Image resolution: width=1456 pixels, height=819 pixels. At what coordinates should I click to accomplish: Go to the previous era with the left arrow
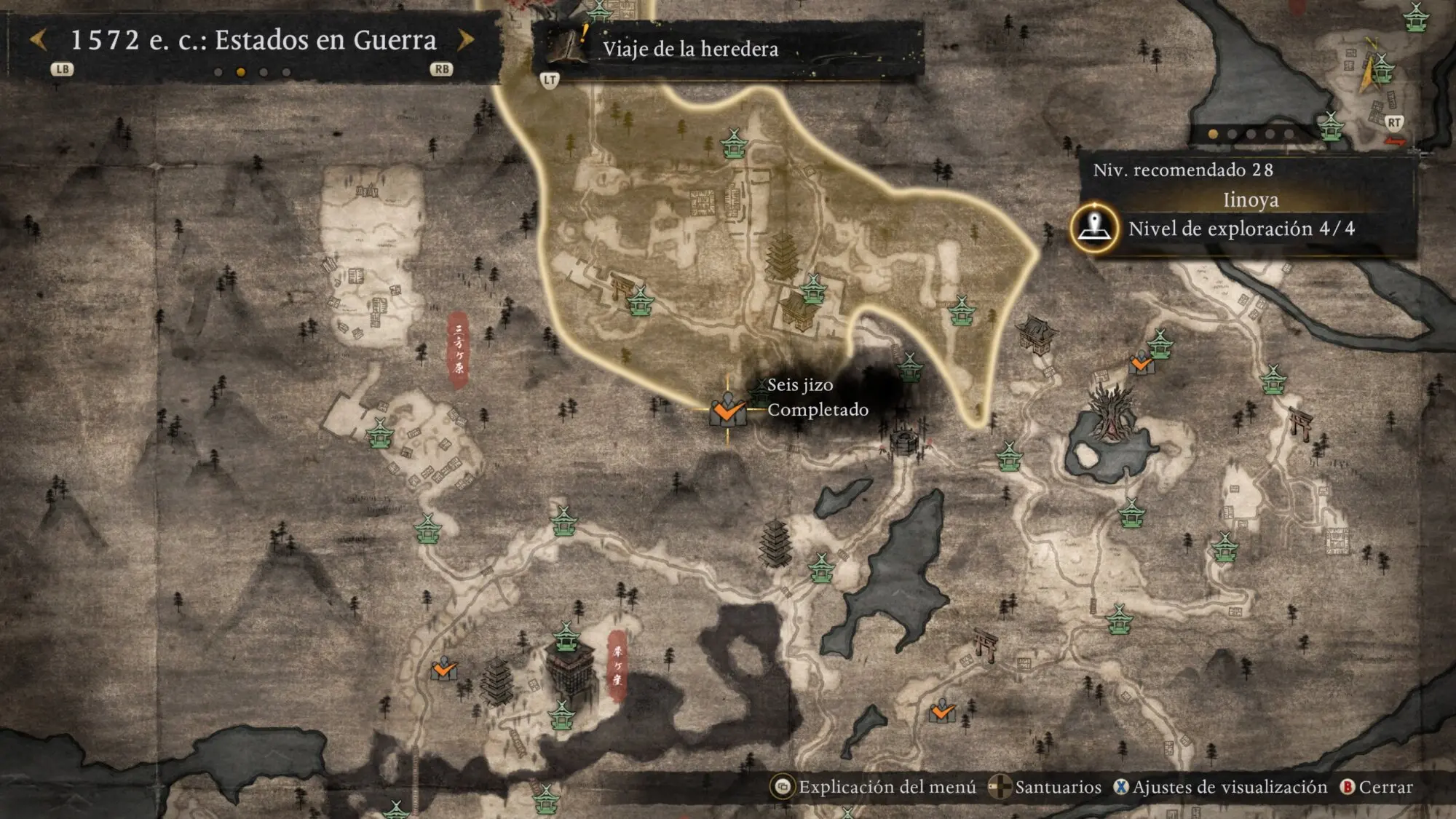click(39, 40)
